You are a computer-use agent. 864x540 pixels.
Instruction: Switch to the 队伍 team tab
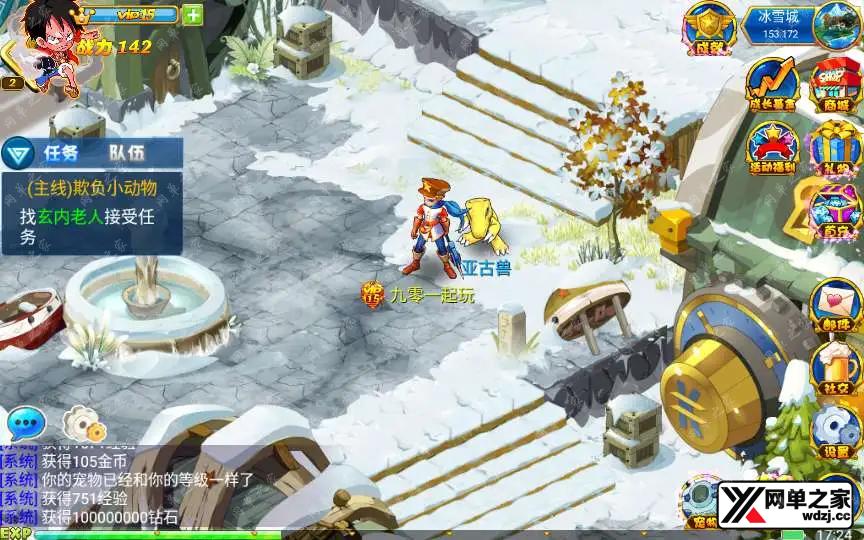127,153
